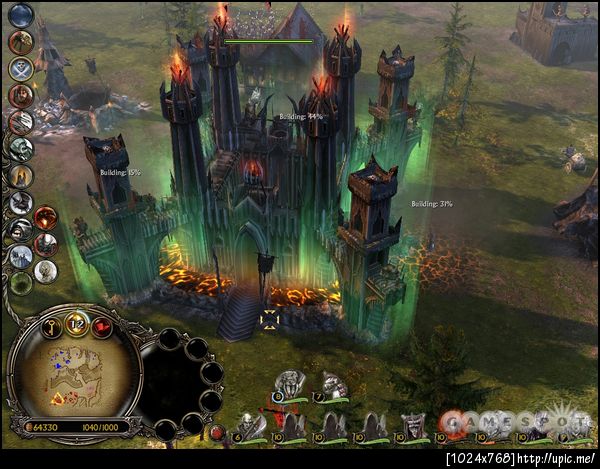600x469 pixels.
Task: Select the green orb at bottom of side column
Action: [20, 283]
